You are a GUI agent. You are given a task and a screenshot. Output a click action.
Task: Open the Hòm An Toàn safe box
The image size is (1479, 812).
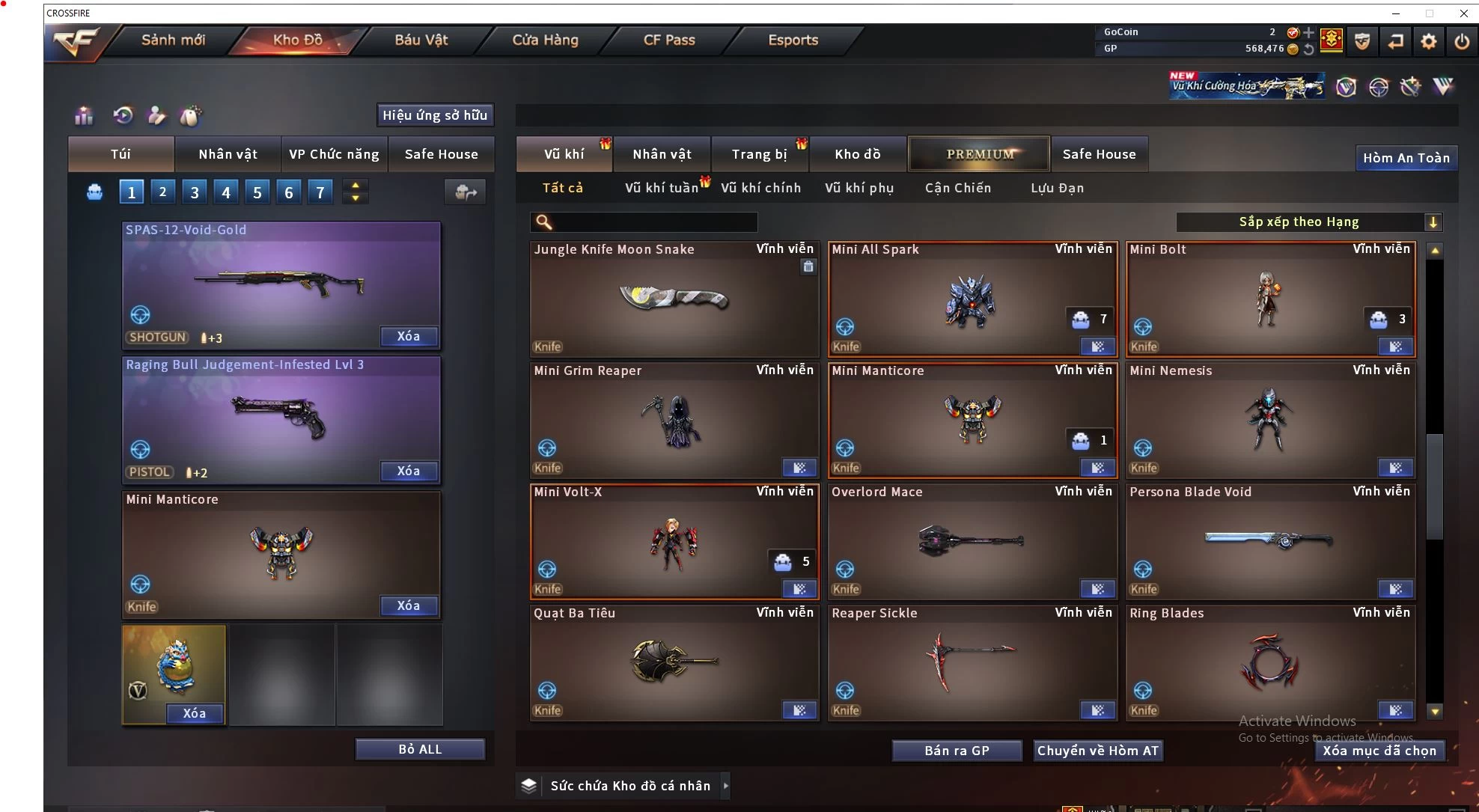1406,158
